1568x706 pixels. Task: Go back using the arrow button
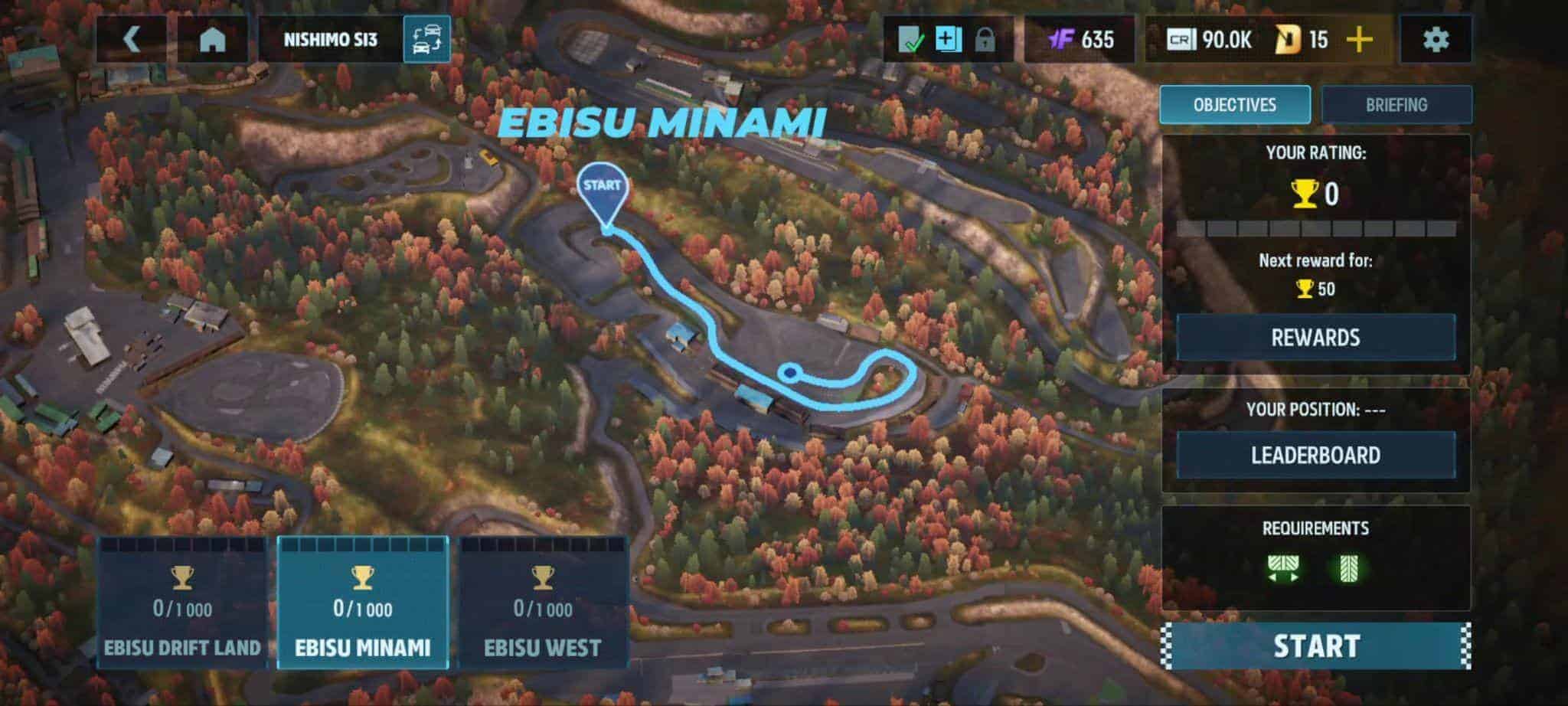[x=132, y=39]
